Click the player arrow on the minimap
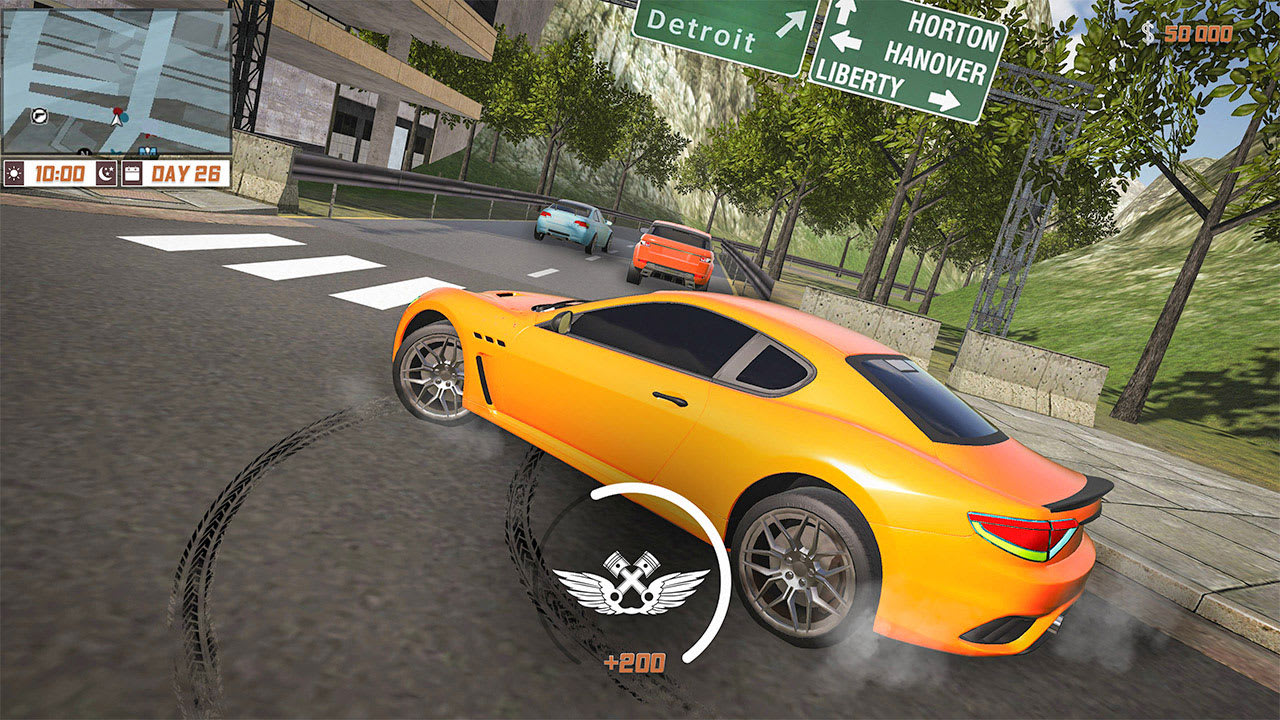Screen dimensions: 1280x720 click(x=118, y=120)
